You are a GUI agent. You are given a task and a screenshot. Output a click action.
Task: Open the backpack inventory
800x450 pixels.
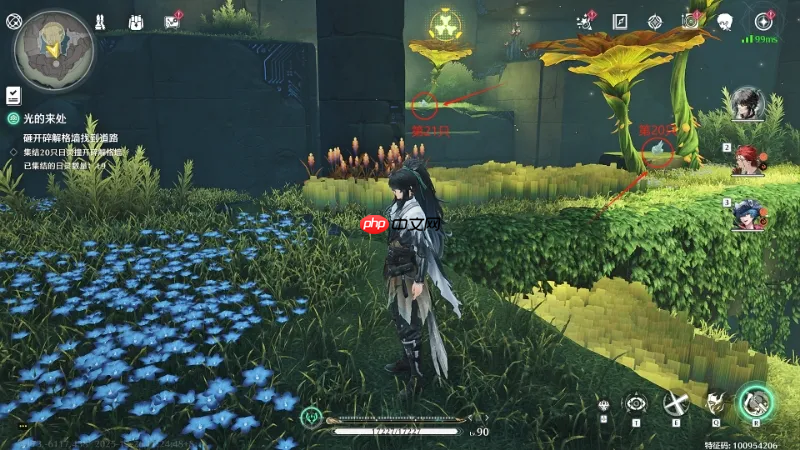click(136, 21)
